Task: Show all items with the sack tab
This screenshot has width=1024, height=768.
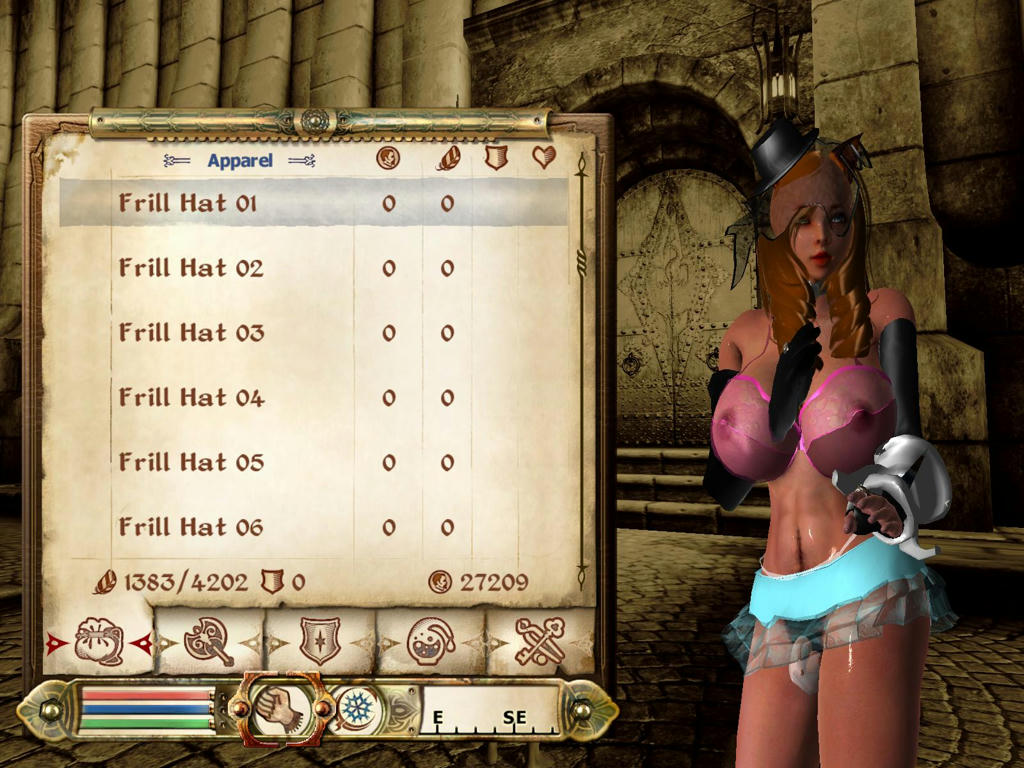Action: tap(98, 641)
